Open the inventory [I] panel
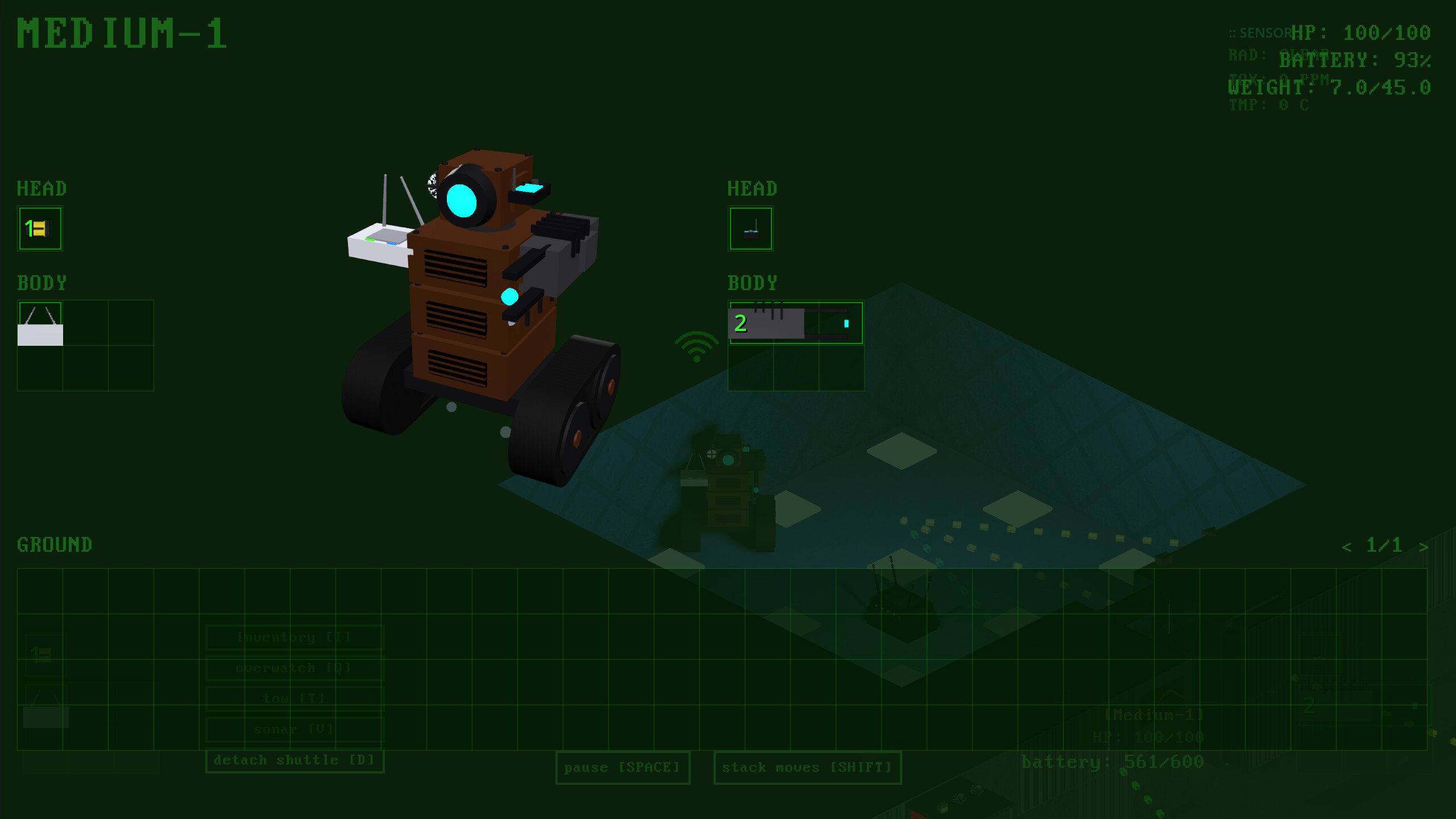Viewport: 1456px width, 819px height. pyautogui.click(x=294, y=637)
